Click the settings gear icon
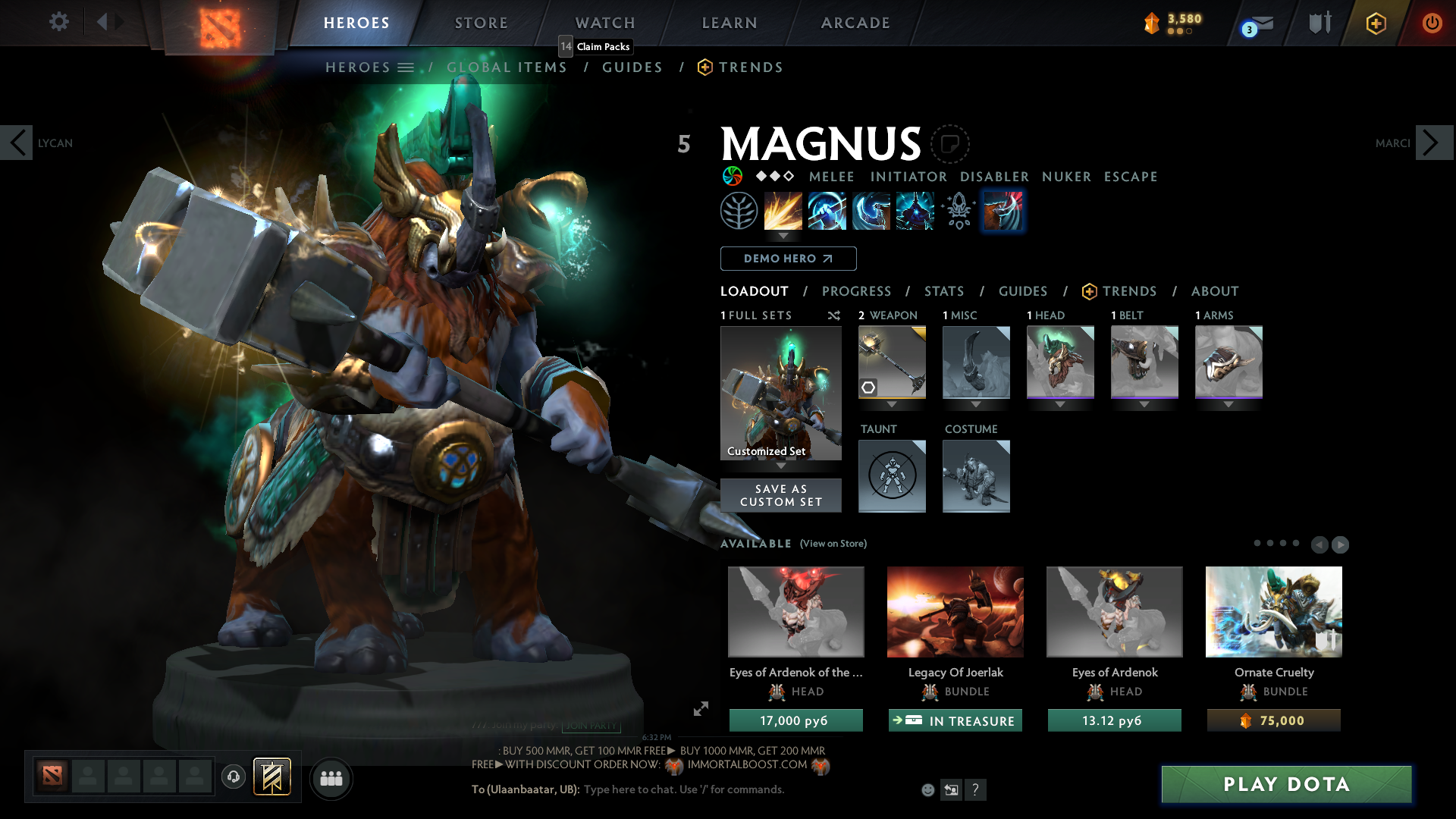Screen dimensions: 1456x819 click(x=58, y=22)
